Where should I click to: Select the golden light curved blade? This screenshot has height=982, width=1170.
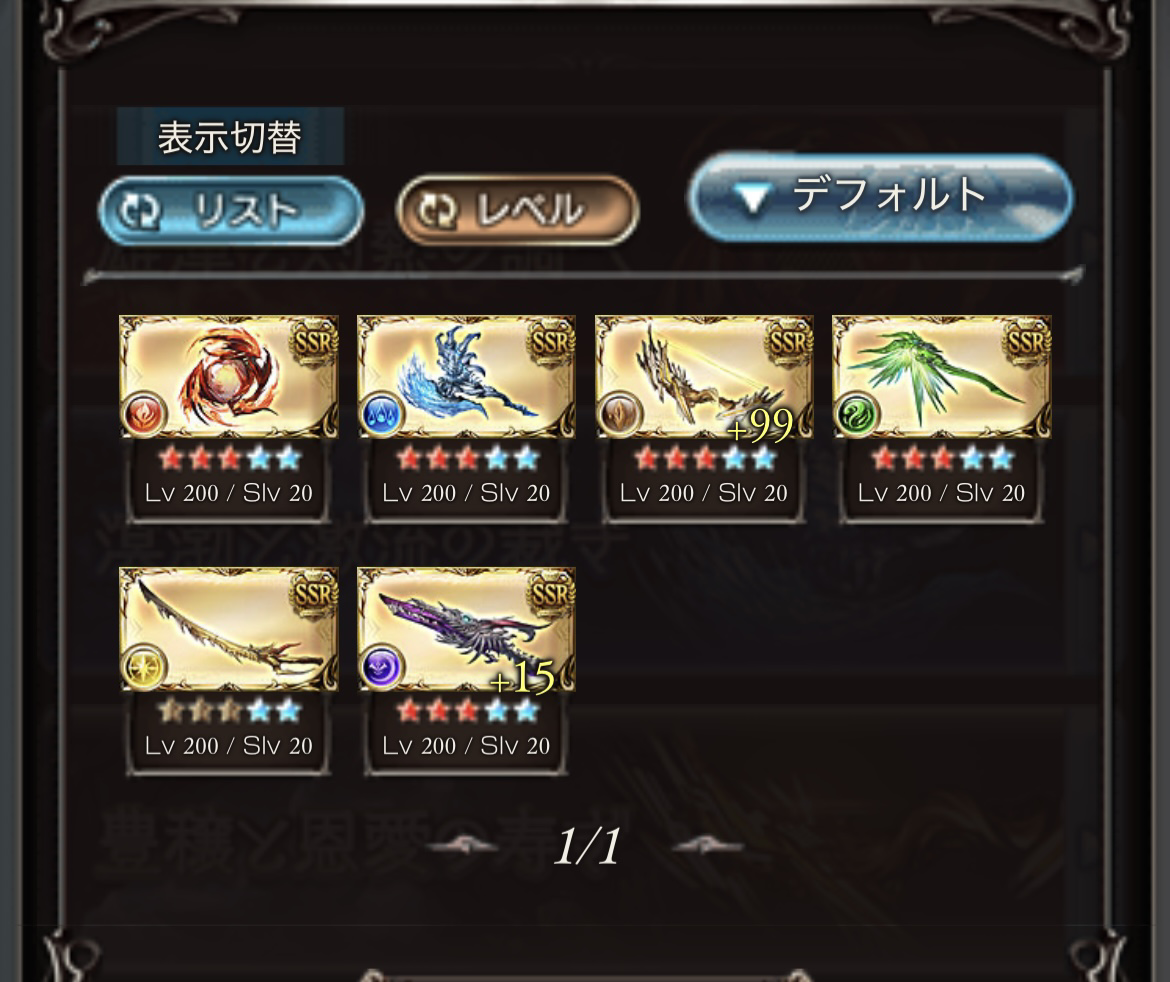pyautogui.click(x=229, y=630)
